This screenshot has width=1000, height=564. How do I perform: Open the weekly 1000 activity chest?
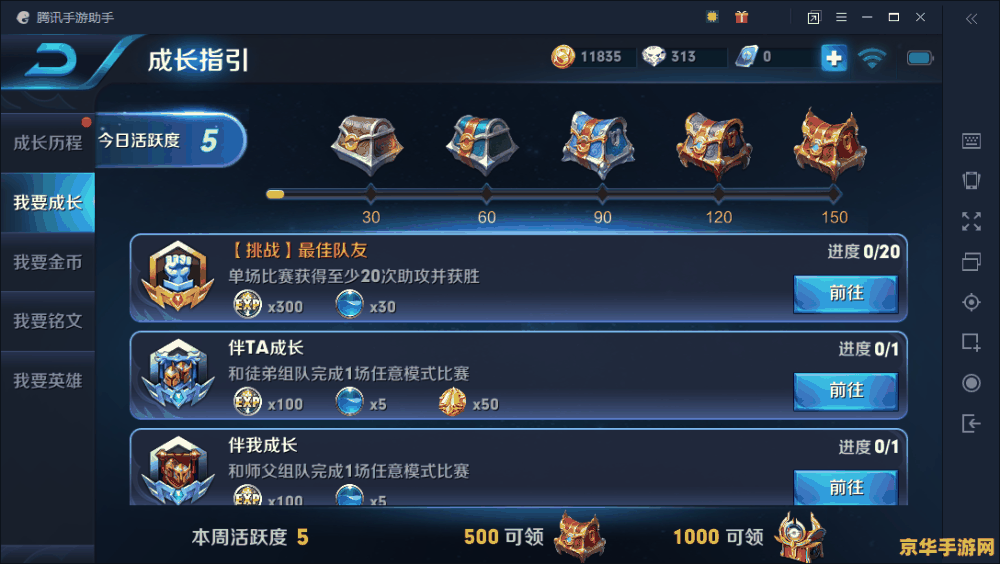pos(799,537)
